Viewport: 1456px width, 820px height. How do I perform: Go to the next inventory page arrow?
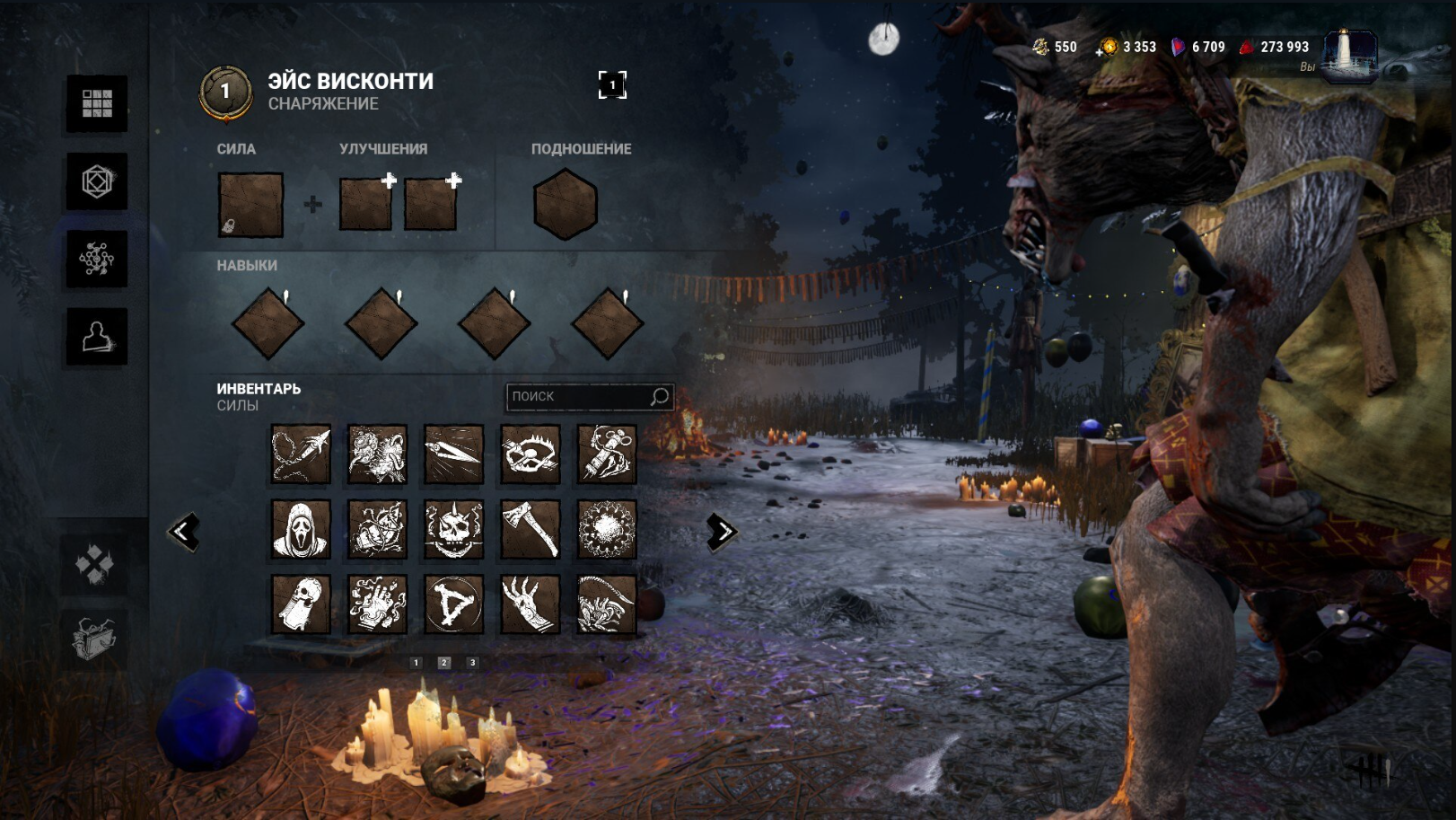pos(721,532)
